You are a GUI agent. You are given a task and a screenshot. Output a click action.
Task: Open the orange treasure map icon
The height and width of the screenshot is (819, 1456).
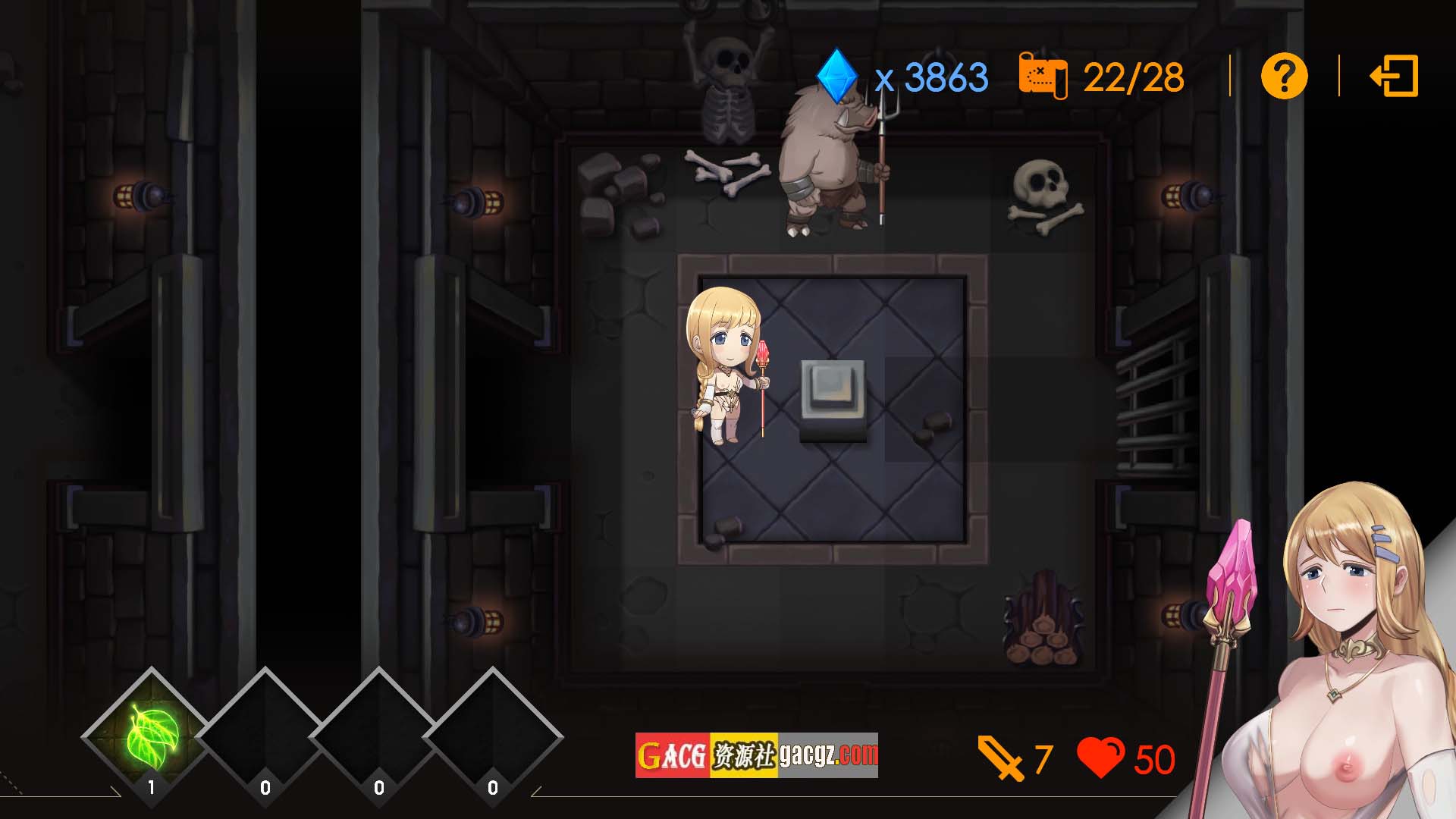pyautogui.click(x=1043, y=77)
